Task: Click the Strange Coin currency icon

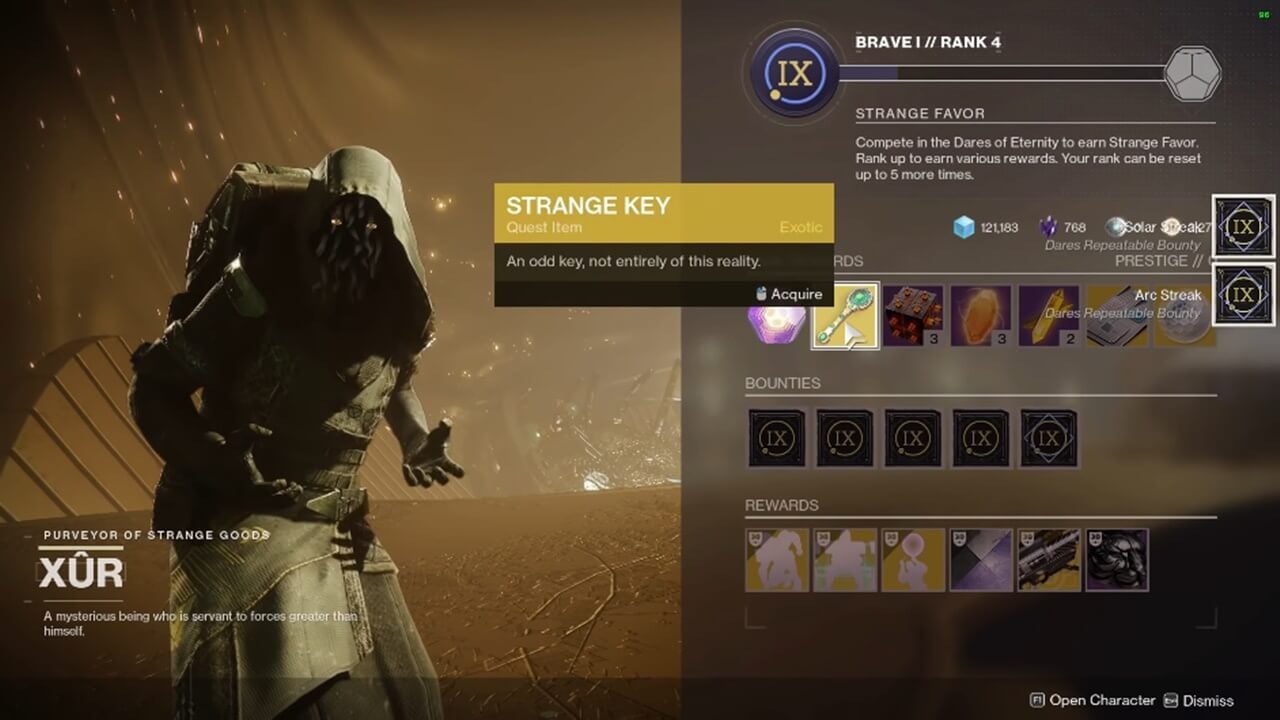Action: [x=1113, y=225]
